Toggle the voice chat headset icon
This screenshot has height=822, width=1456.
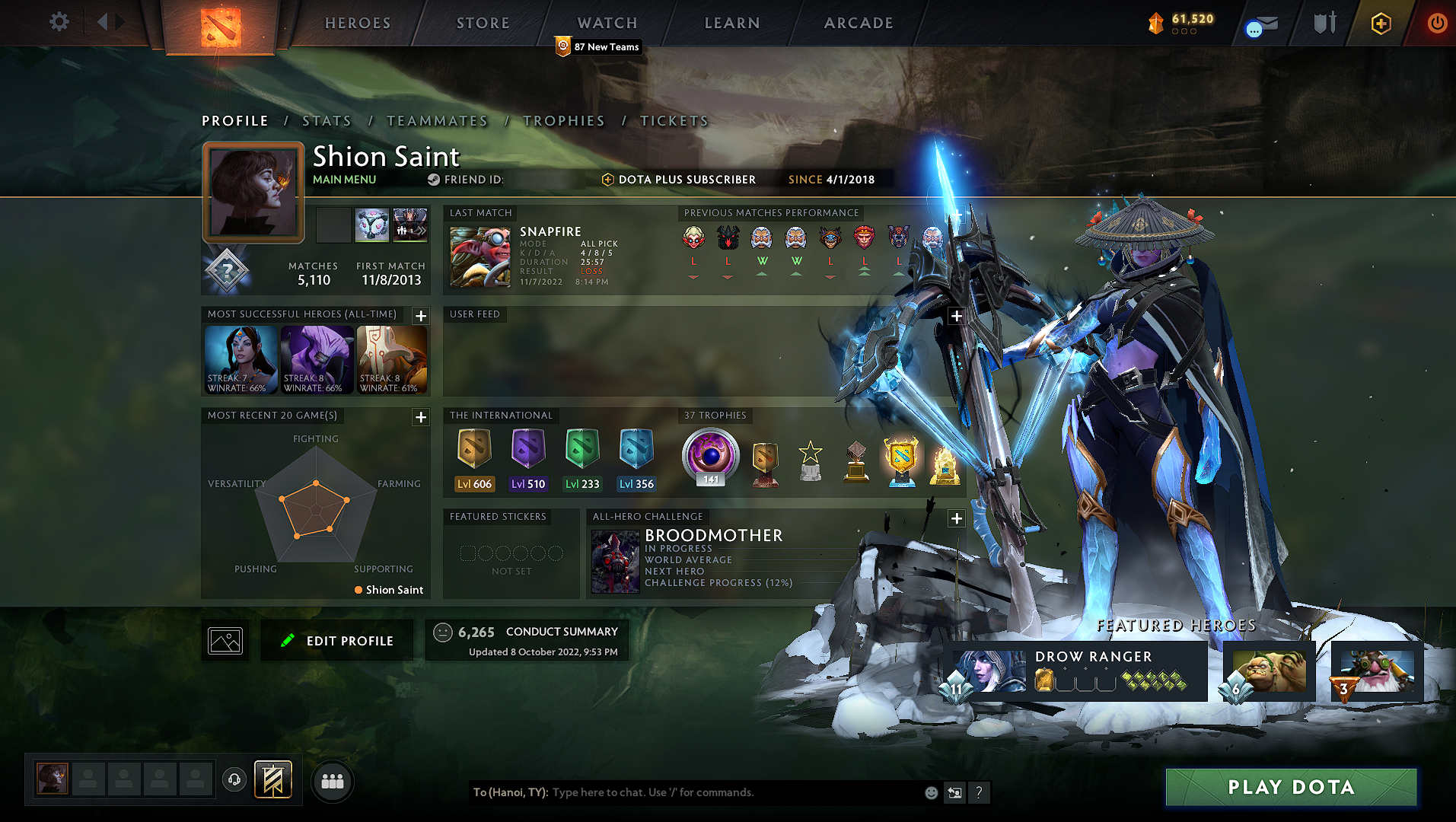(x=234, y=780)
